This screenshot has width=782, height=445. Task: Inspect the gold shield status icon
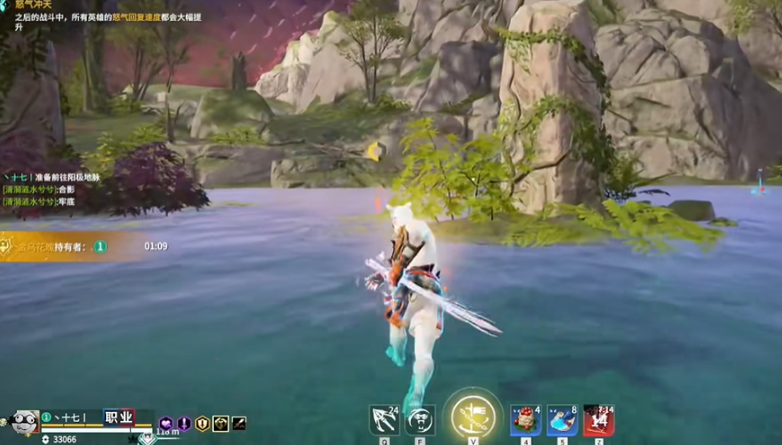click(x=202, y=424)
